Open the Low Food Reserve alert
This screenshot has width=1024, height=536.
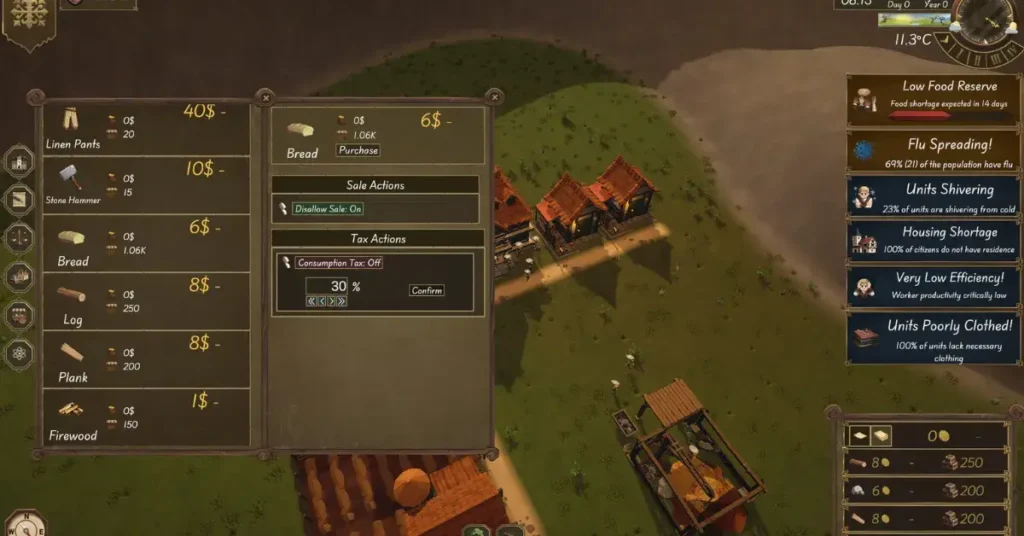[x=933, y=100]
